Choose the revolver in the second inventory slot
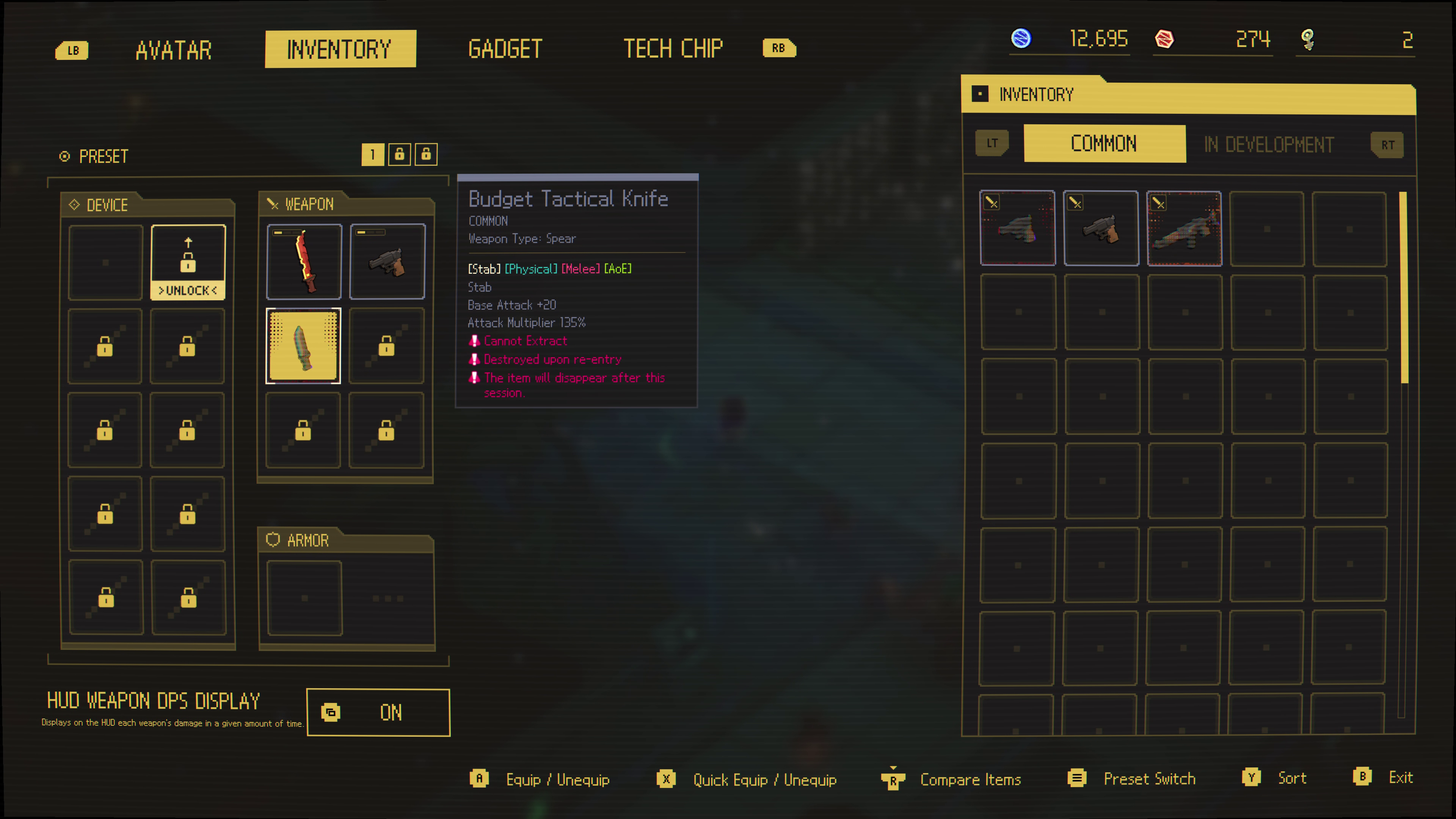The width and height of the screenshot is (1456, 819). [x=1100, y=228]
